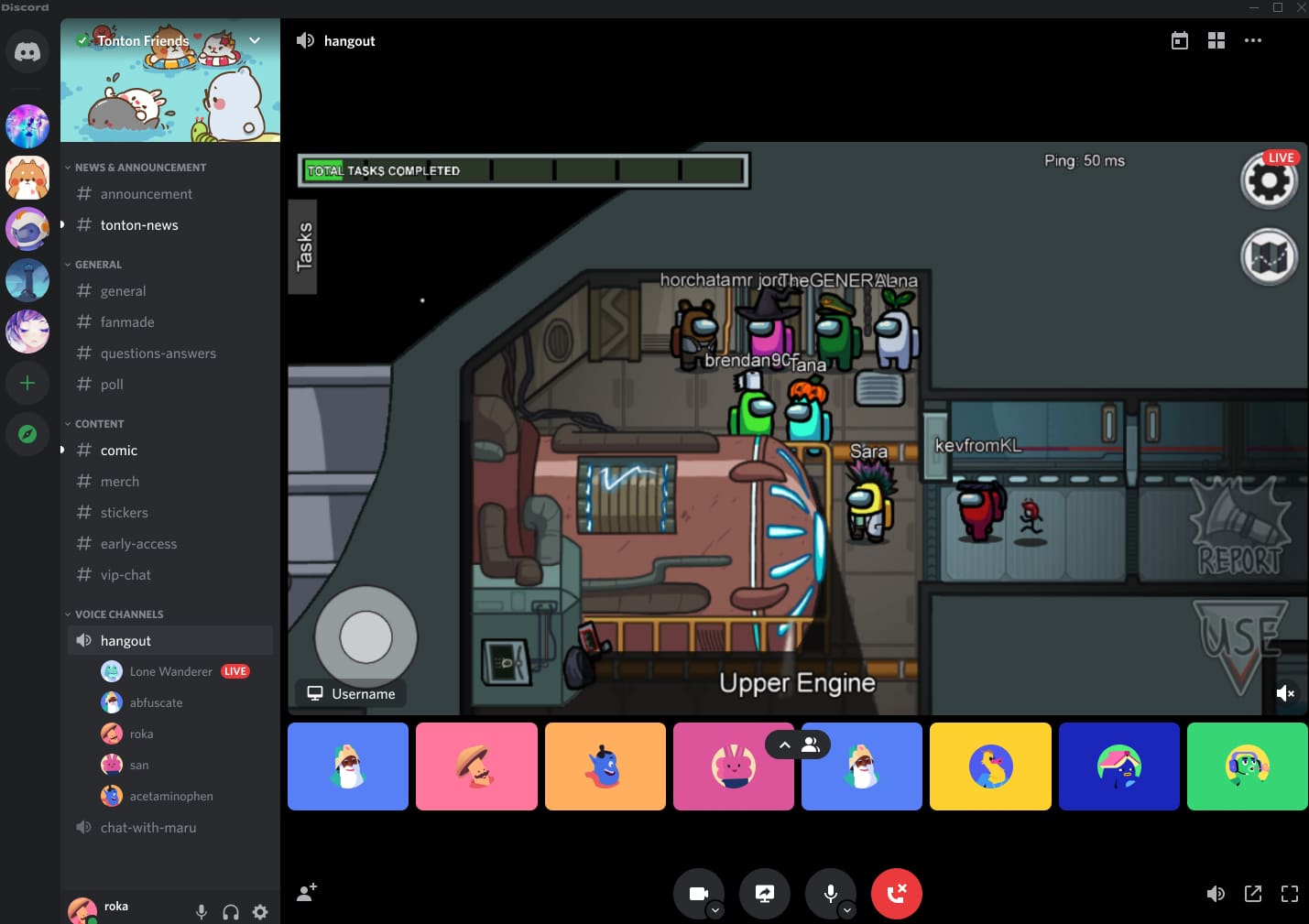Open the camera options chevron
1309x924 pixels.
click(x=716, y=909)
